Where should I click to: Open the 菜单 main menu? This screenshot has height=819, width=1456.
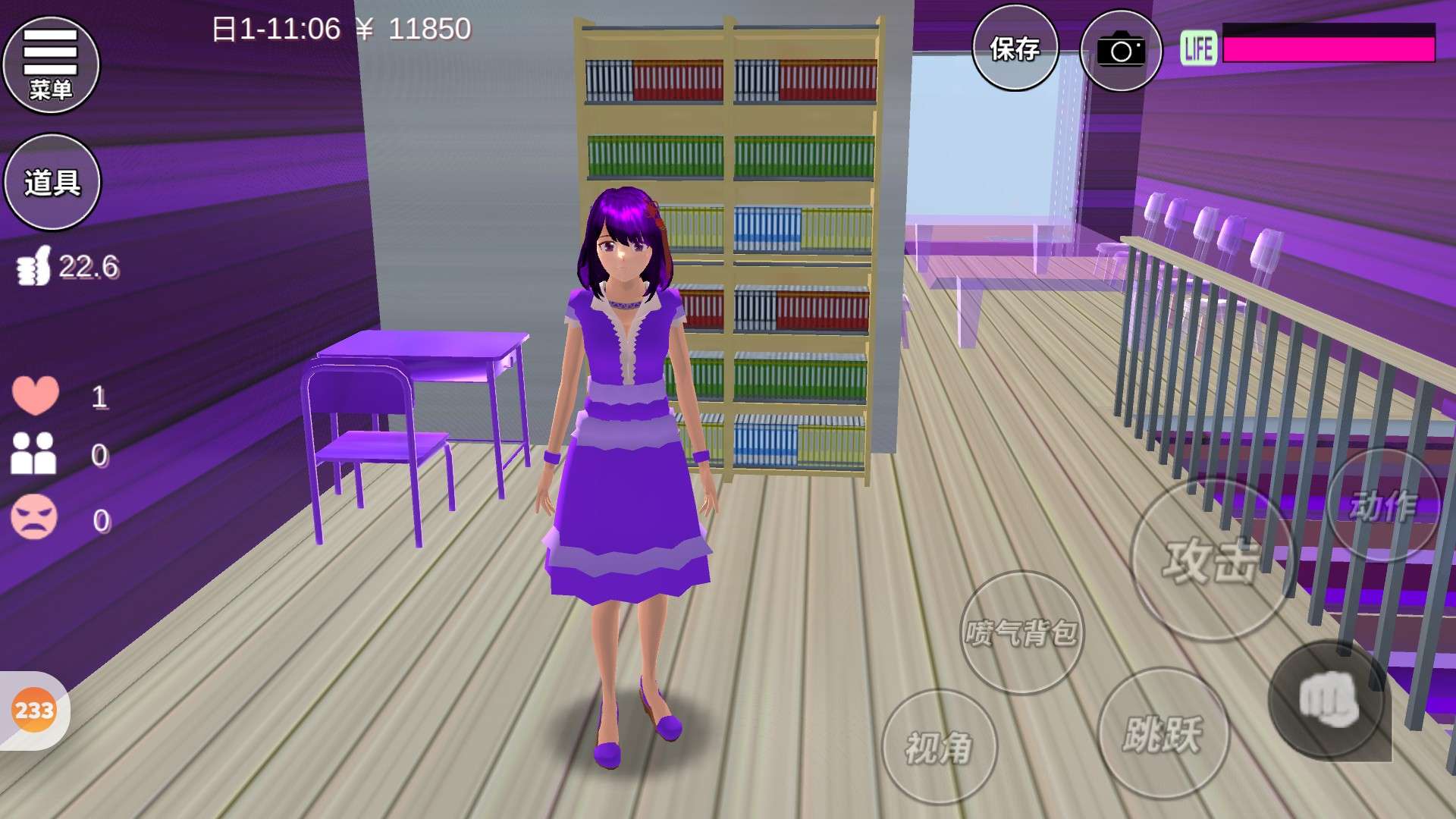(51, 65)
